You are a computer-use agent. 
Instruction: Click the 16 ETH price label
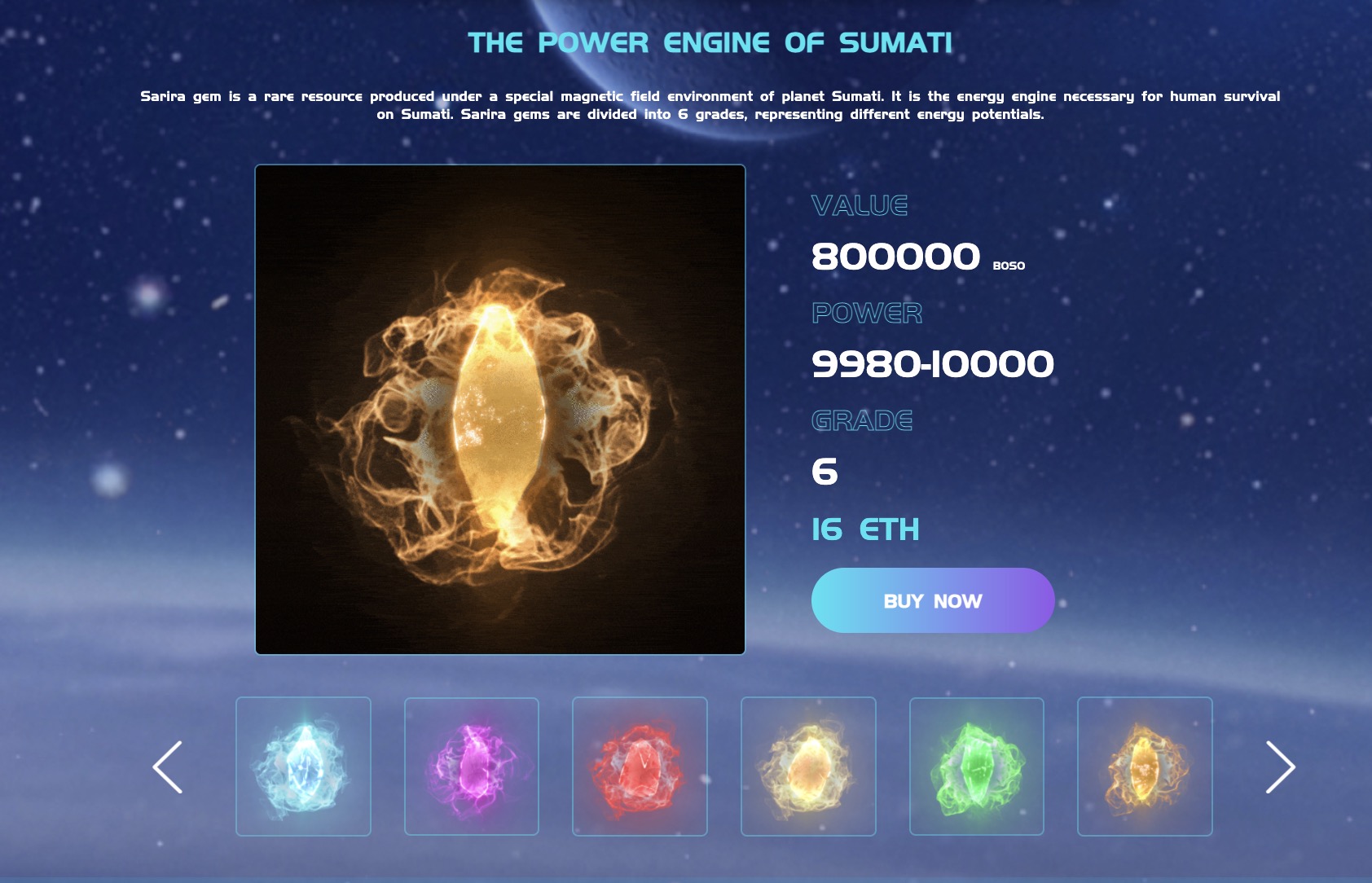[x=866, y=529]
